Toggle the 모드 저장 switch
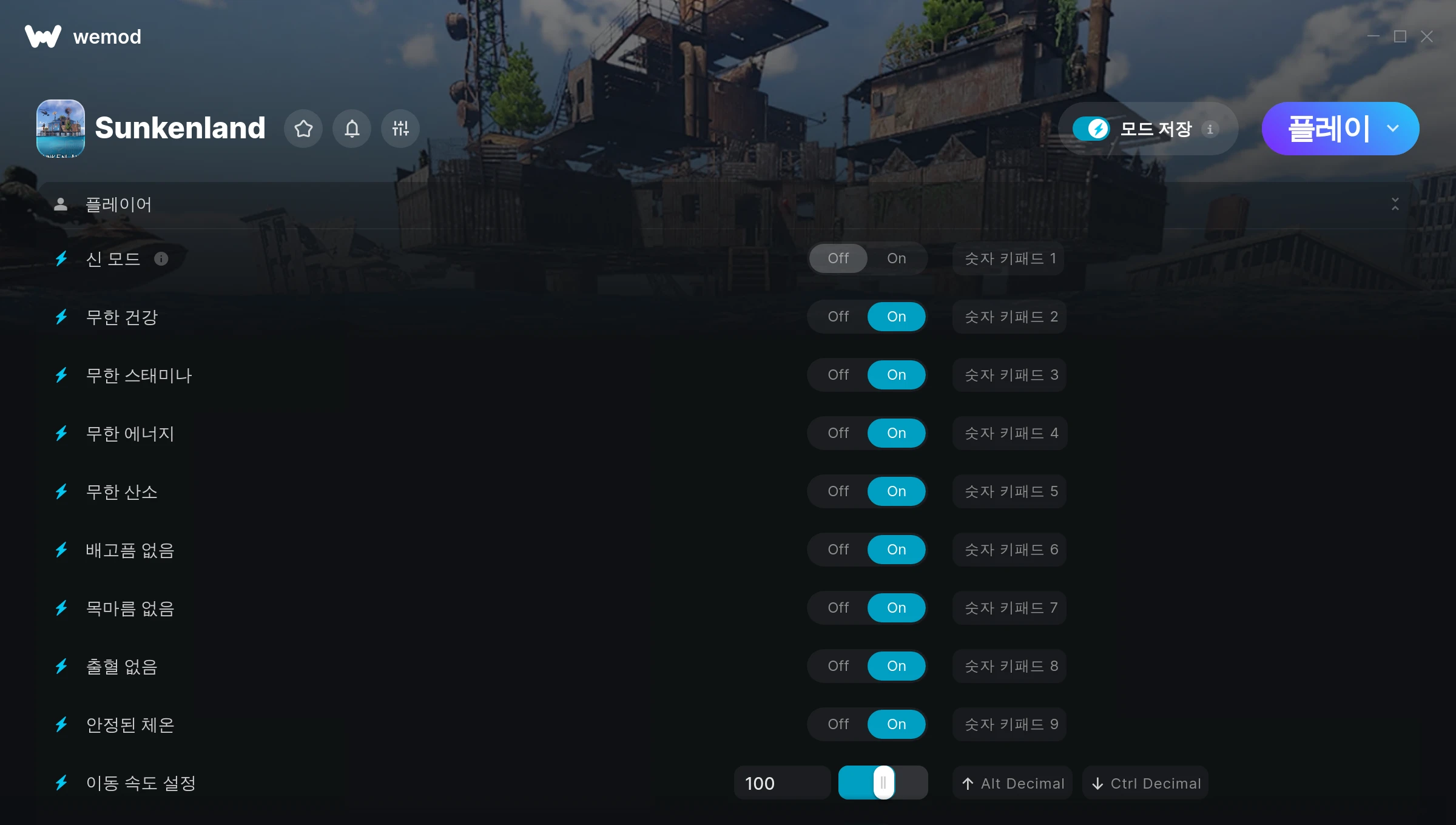 pyautogui.click(x=1091, y=129)
